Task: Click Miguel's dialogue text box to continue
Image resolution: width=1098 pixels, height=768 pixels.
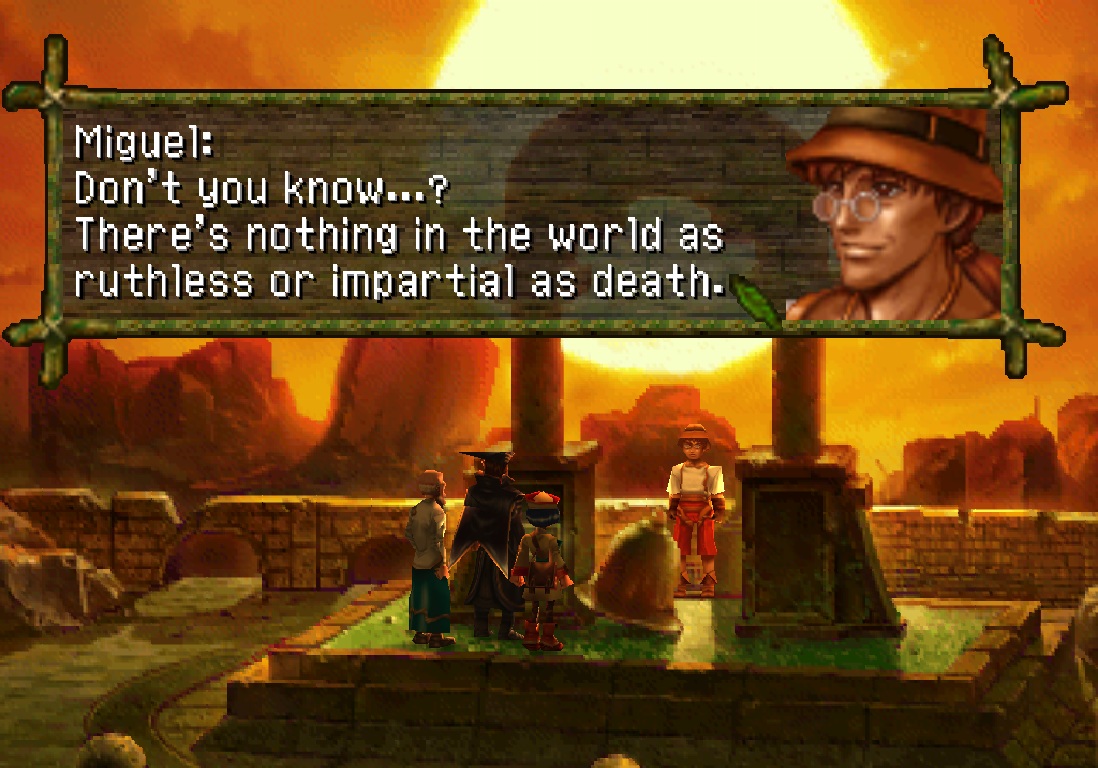Action: click(420, 215)
